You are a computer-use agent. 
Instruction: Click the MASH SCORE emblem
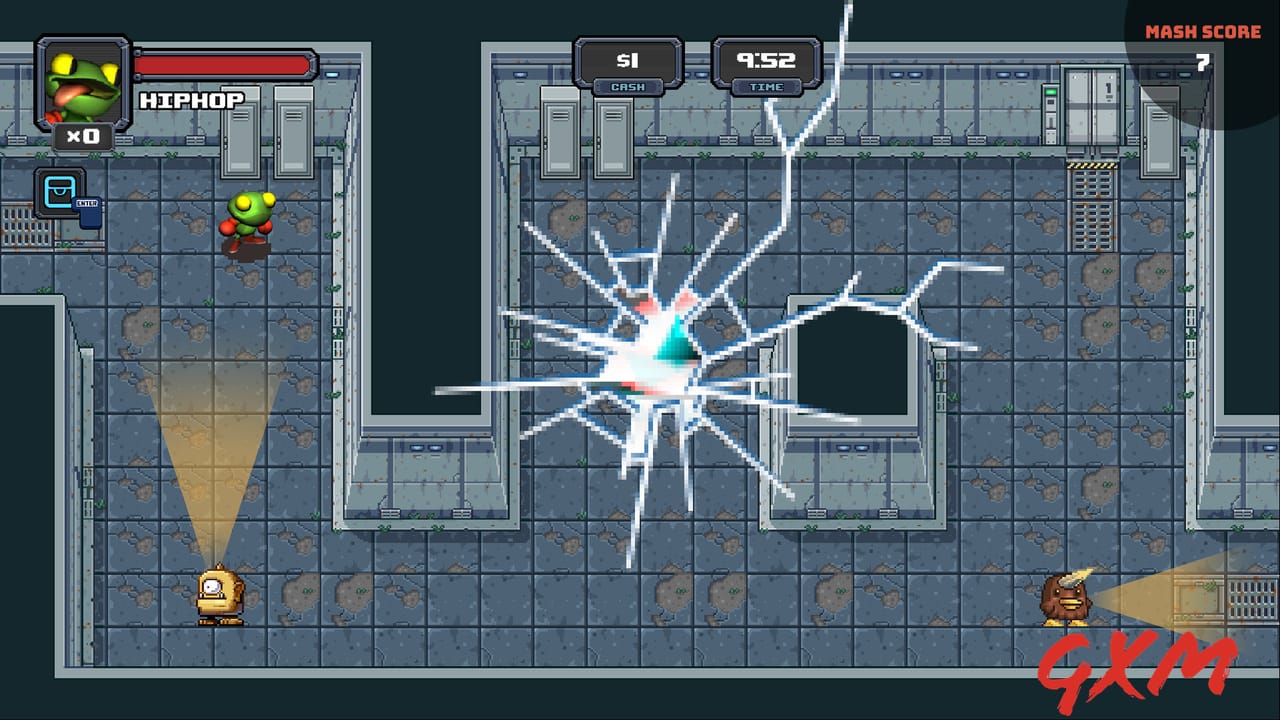click(1203, 30)
